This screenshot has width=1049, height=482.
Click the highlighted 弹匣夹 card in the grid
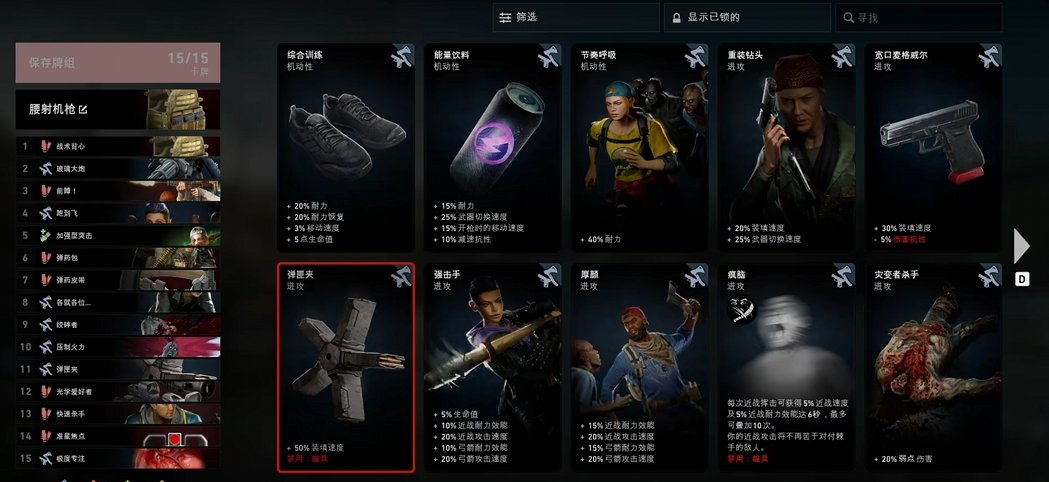tap(345, 366)
